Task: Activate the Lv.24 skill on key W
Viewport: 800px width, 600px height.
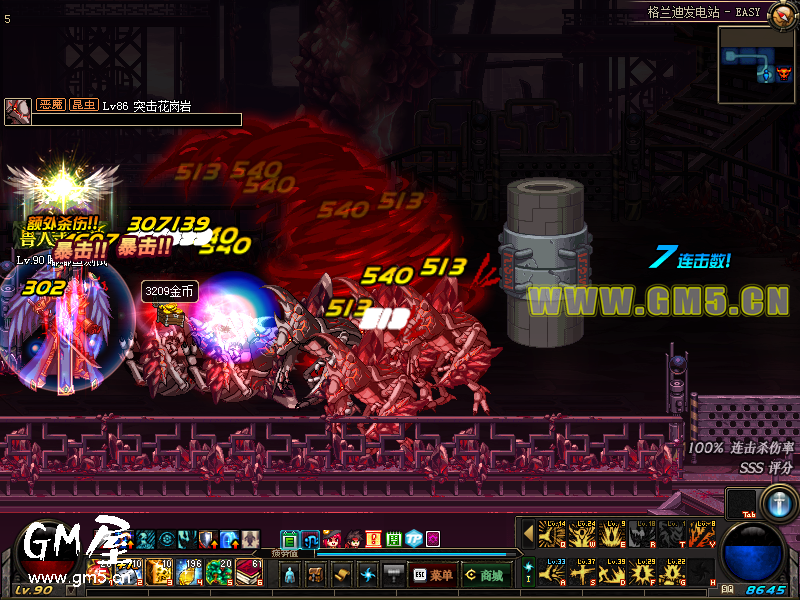Action: coord(581,535)
